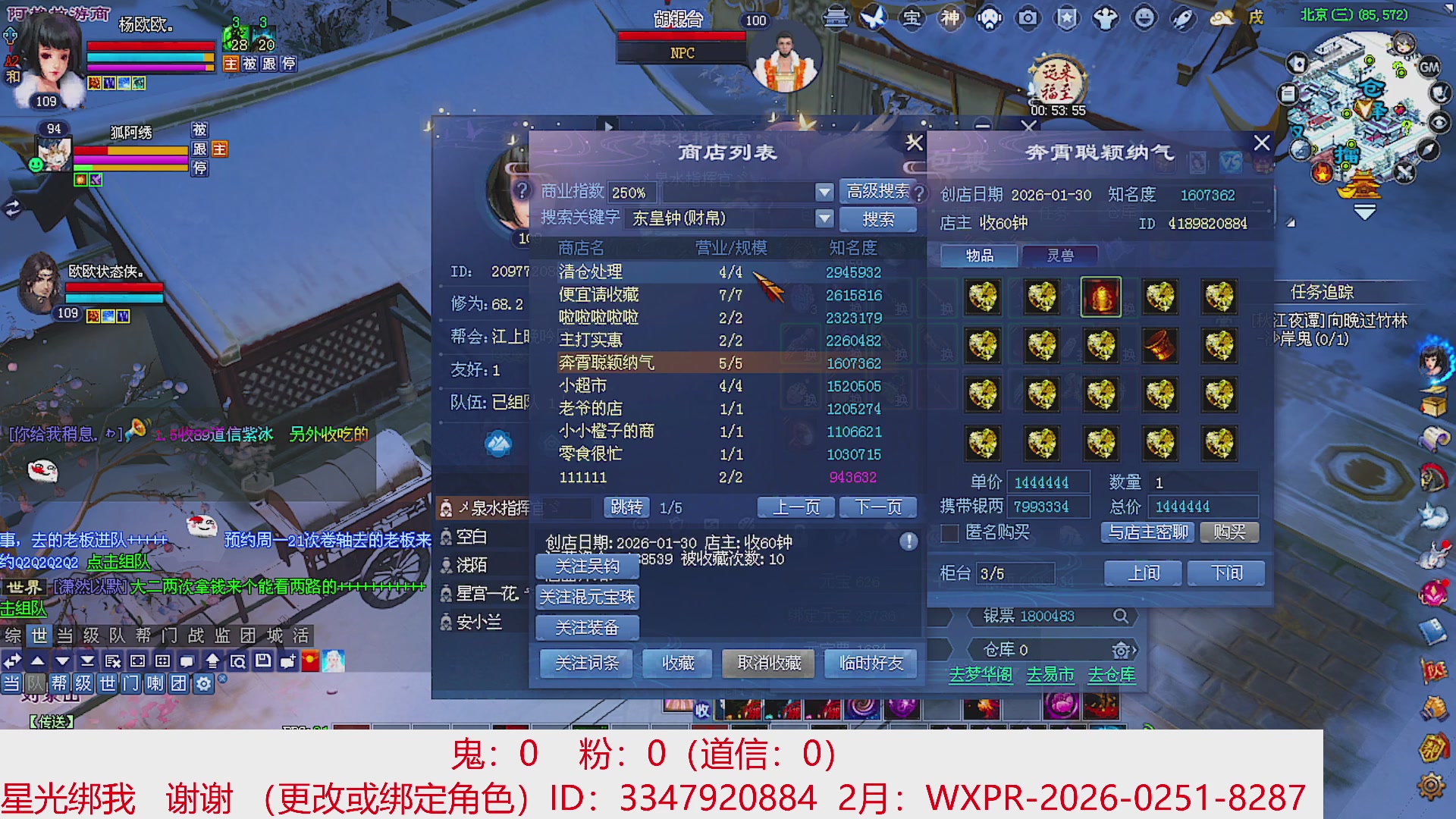Click the glowing butterfly icon near top
The height and width of the screenshot is (819, 1456).
click(874, 19)
